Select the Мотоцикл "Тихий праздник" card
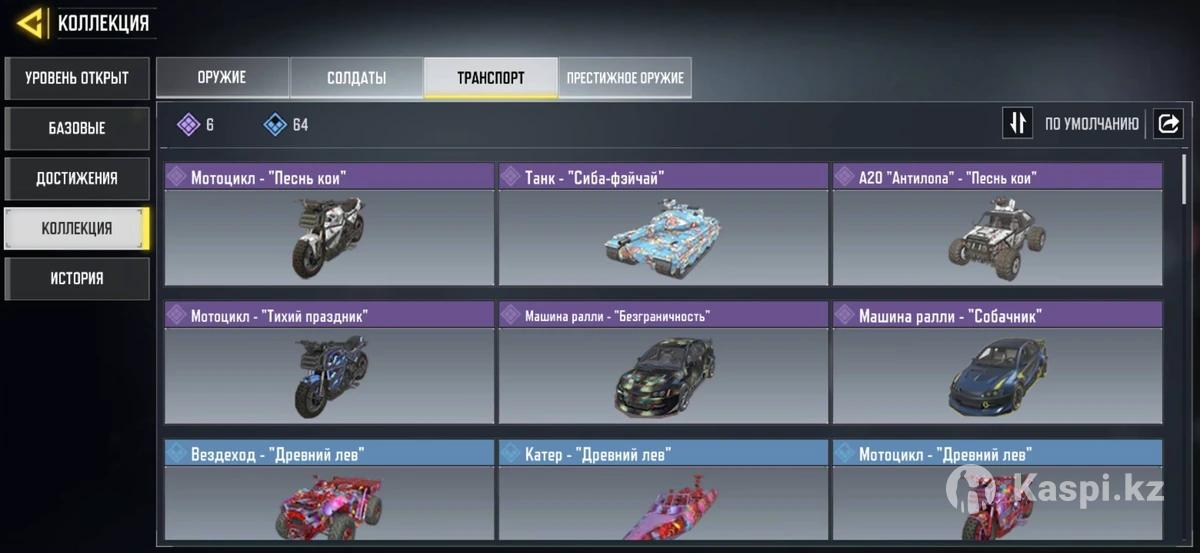 (x=329, y=363)
